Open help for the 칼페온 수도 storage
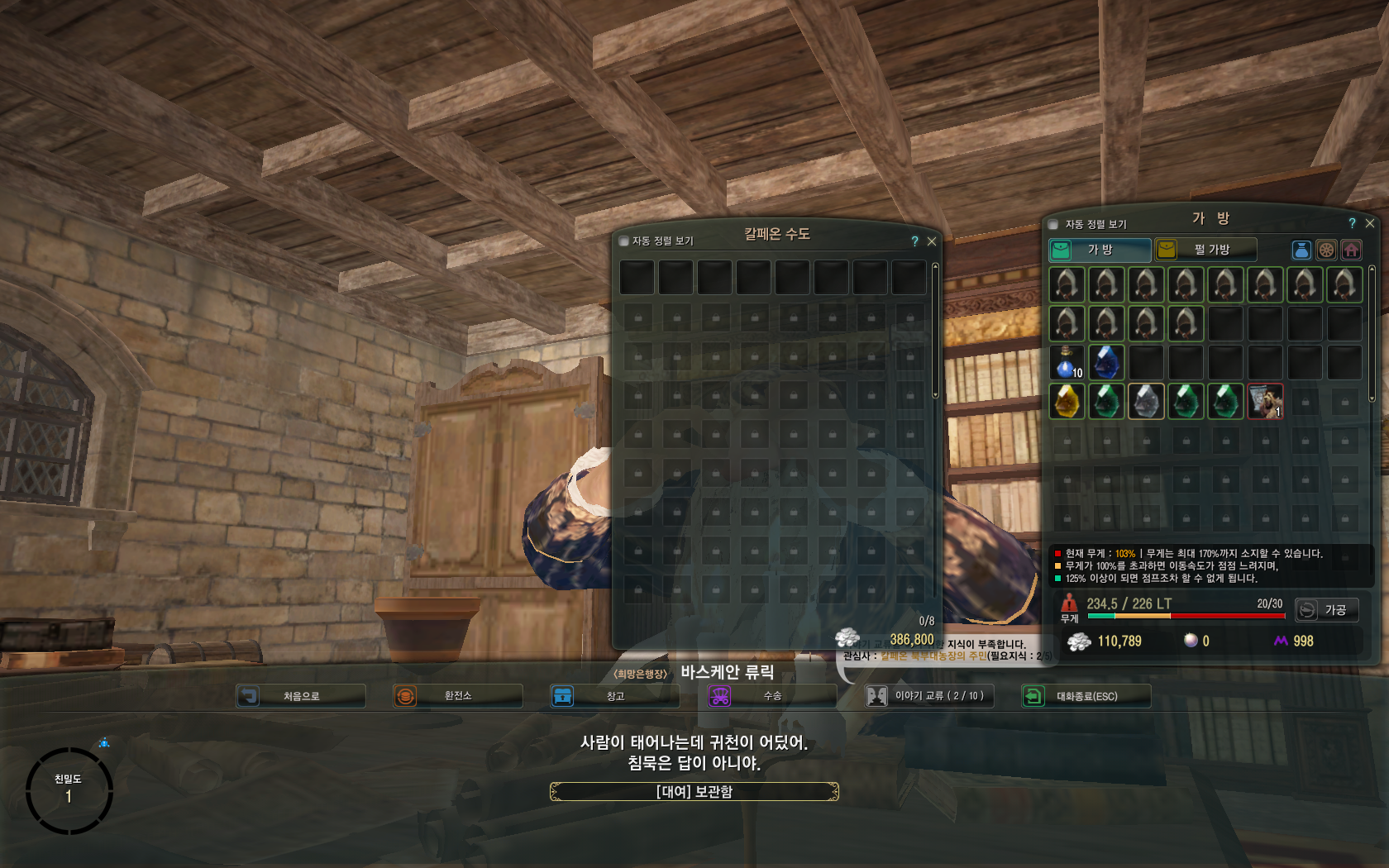This screenshot has height=868, width=1389. tap(914, 241)
